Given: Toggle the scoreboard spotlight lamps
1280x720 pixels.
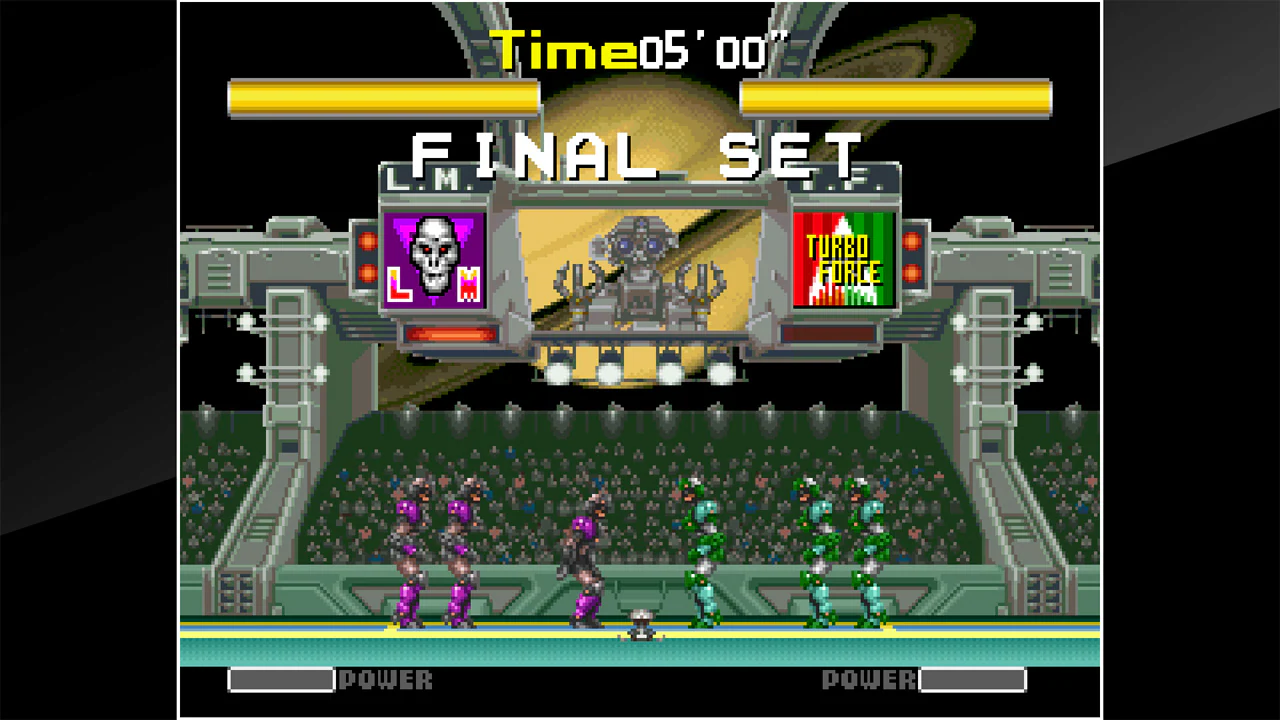Looking at the screenshot, I should click(x=610, y=375).
